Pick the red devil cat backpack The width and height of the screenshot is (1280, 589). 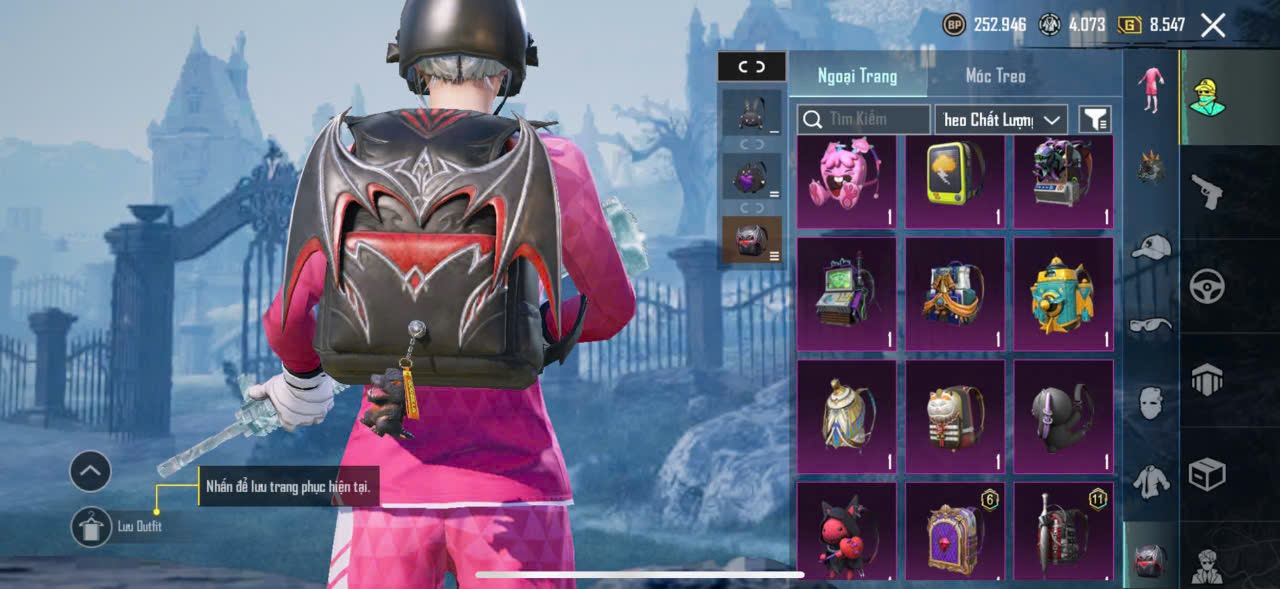846,534
